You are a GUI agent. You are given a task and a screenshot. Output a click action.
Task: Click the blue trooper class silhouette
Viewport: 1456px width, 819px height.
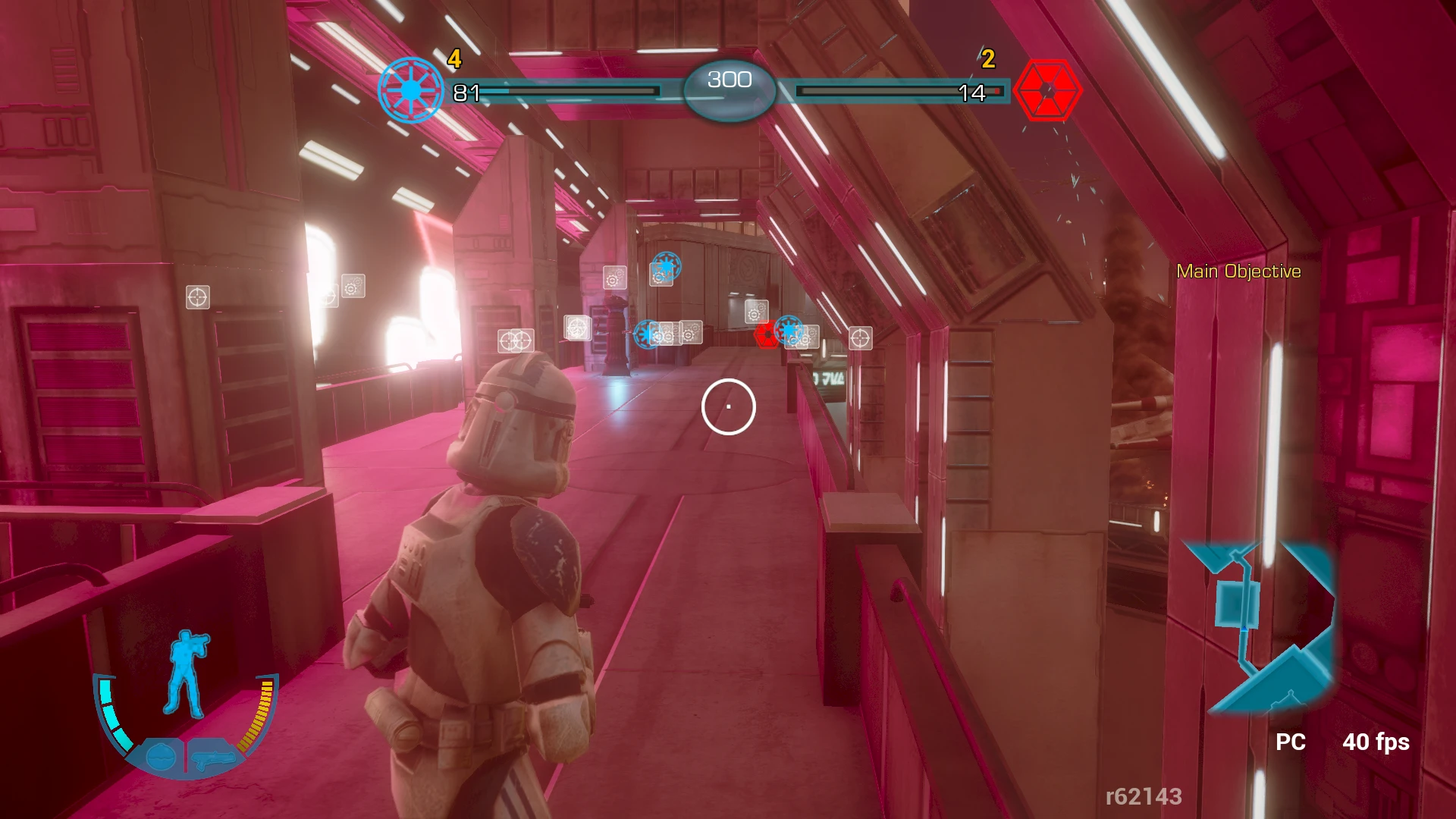click(187, 667)
